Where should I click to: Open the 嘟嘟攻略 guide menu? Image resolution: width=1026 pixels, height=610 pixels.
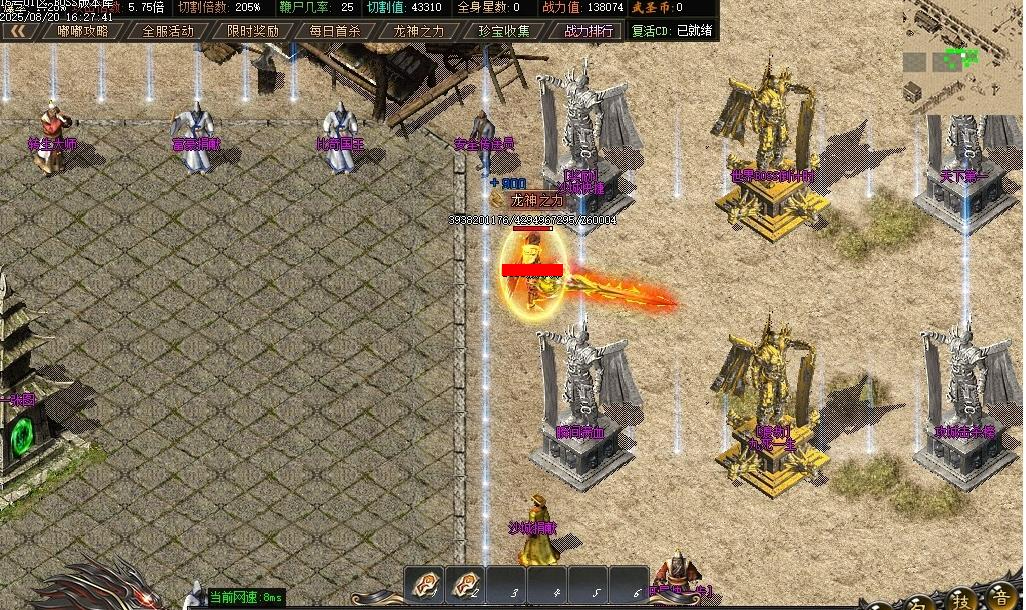pyautogui.click(x=83, y=30)
